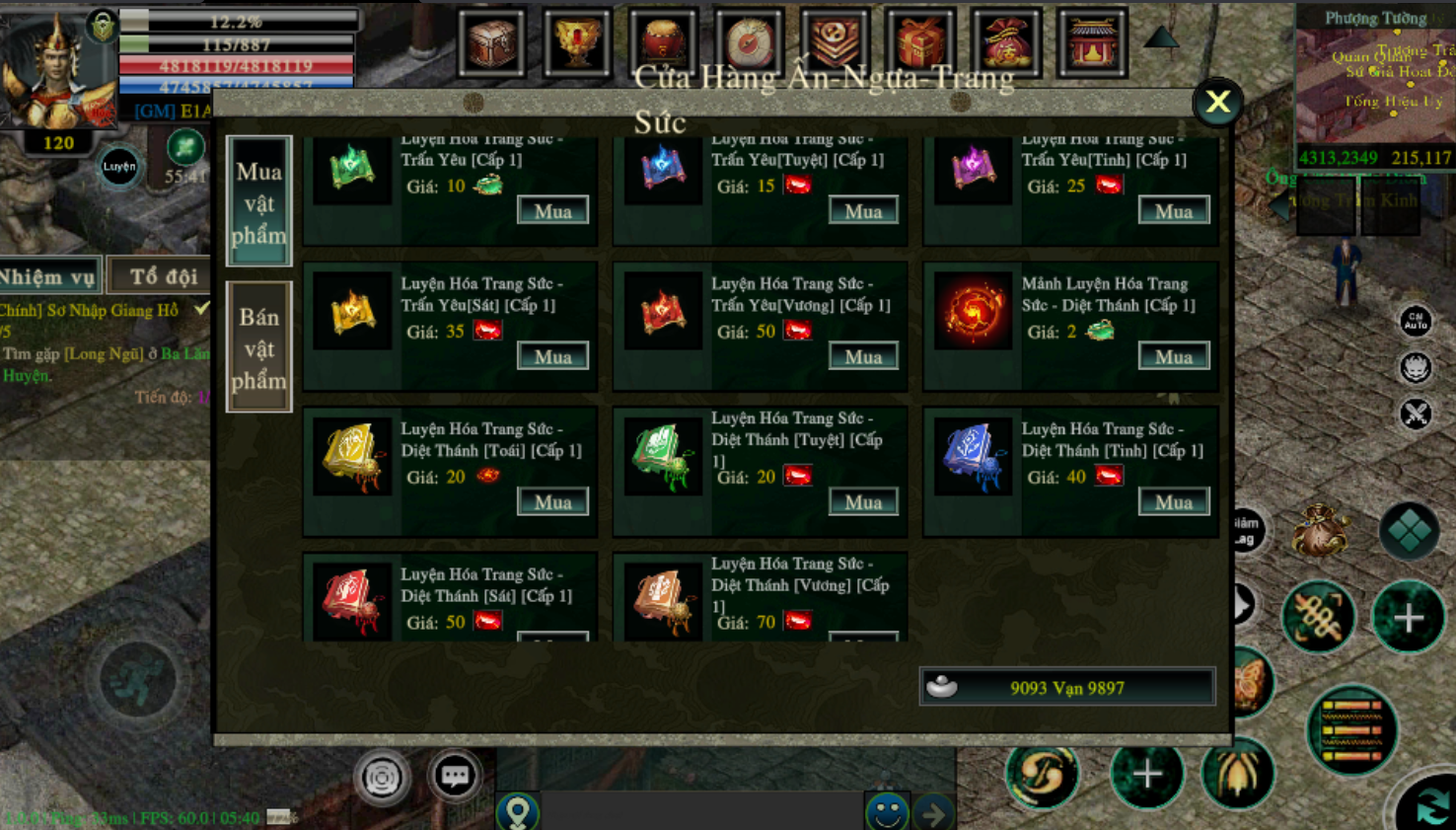1456x830 pixels.
Task: Toggle the Giảm Lag button
Action: pyautogui.click(x=1244, y=531)
